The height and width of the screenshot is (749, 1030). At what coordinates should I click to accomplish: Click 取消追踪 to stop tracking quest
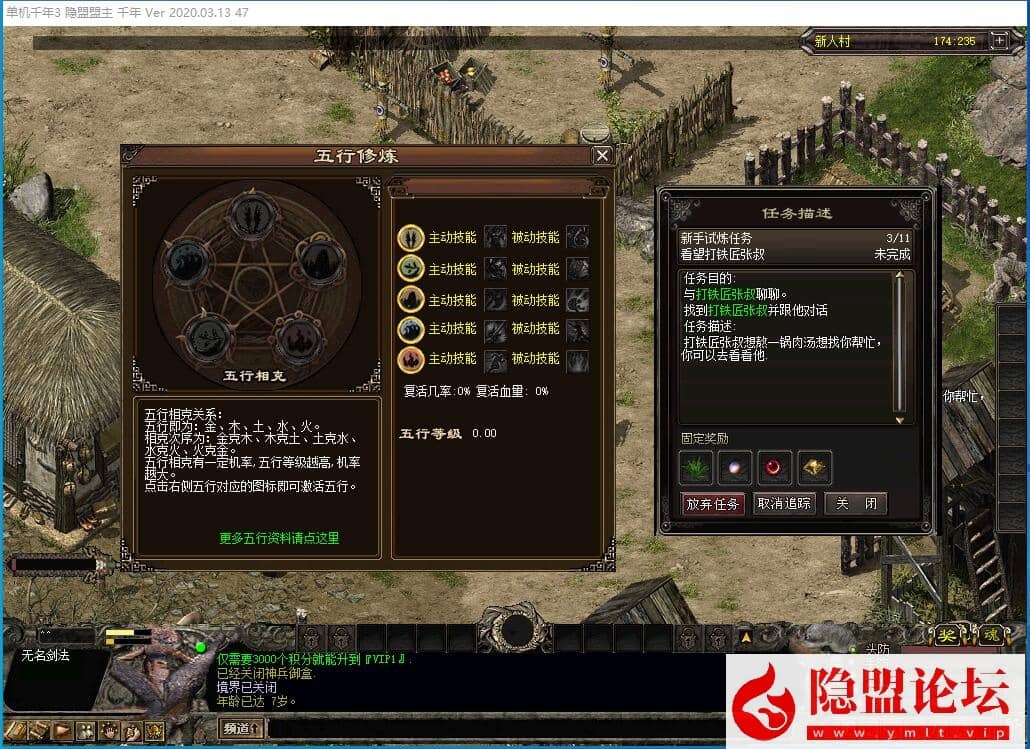(x=784, y=504)
